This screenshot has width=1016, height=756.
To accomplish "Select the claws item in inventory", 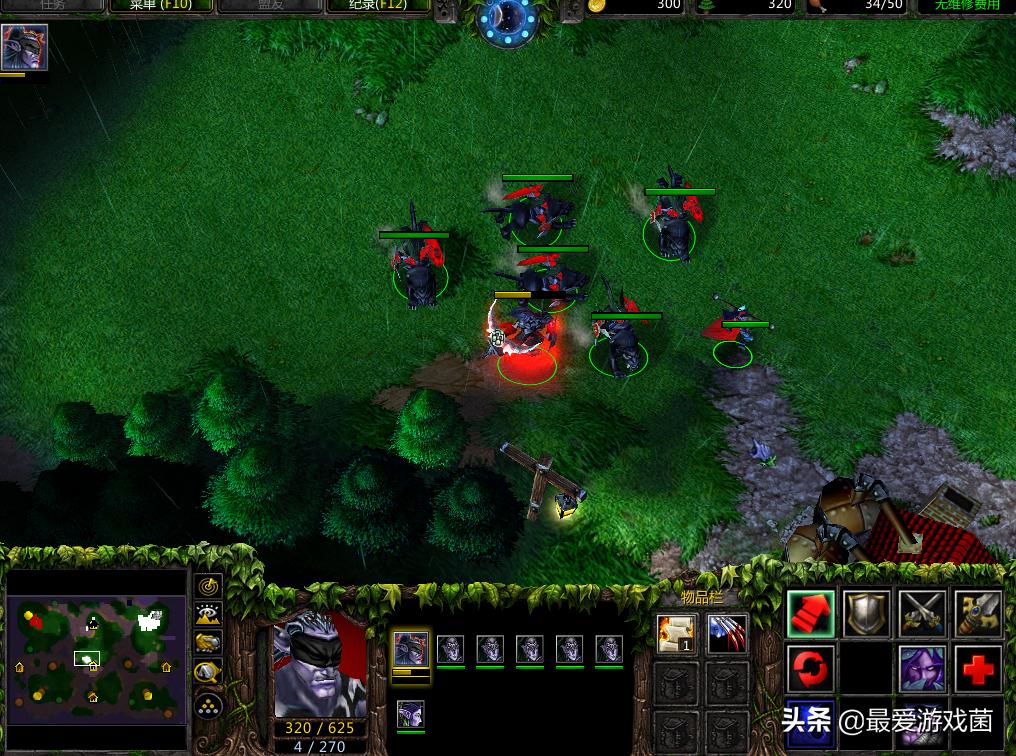I will pos(728,634).
